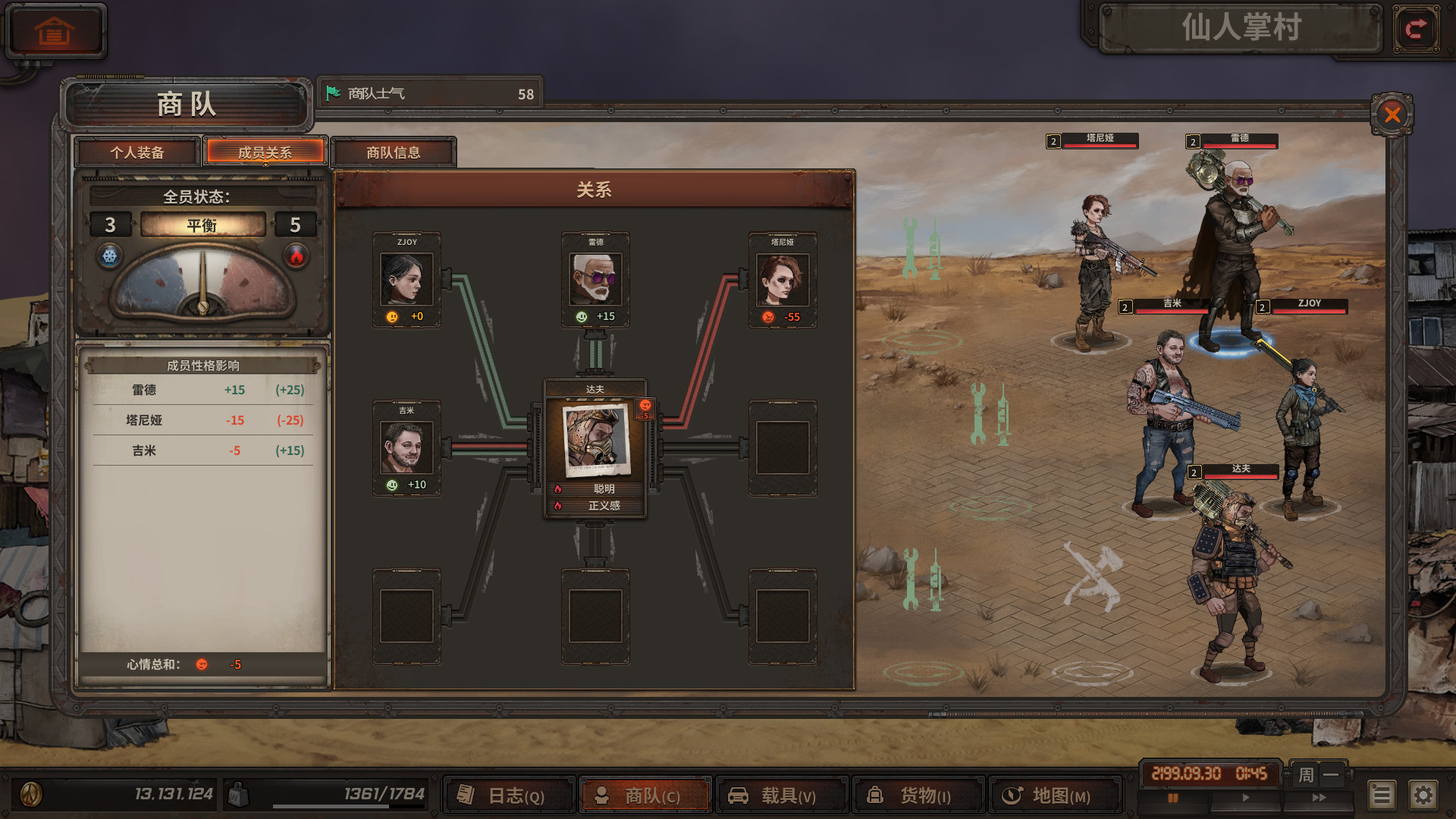The width and height of the screenshot is (1456, 819).
Task: Switch to the 商队信息 tab
Action: pos(394,152)
